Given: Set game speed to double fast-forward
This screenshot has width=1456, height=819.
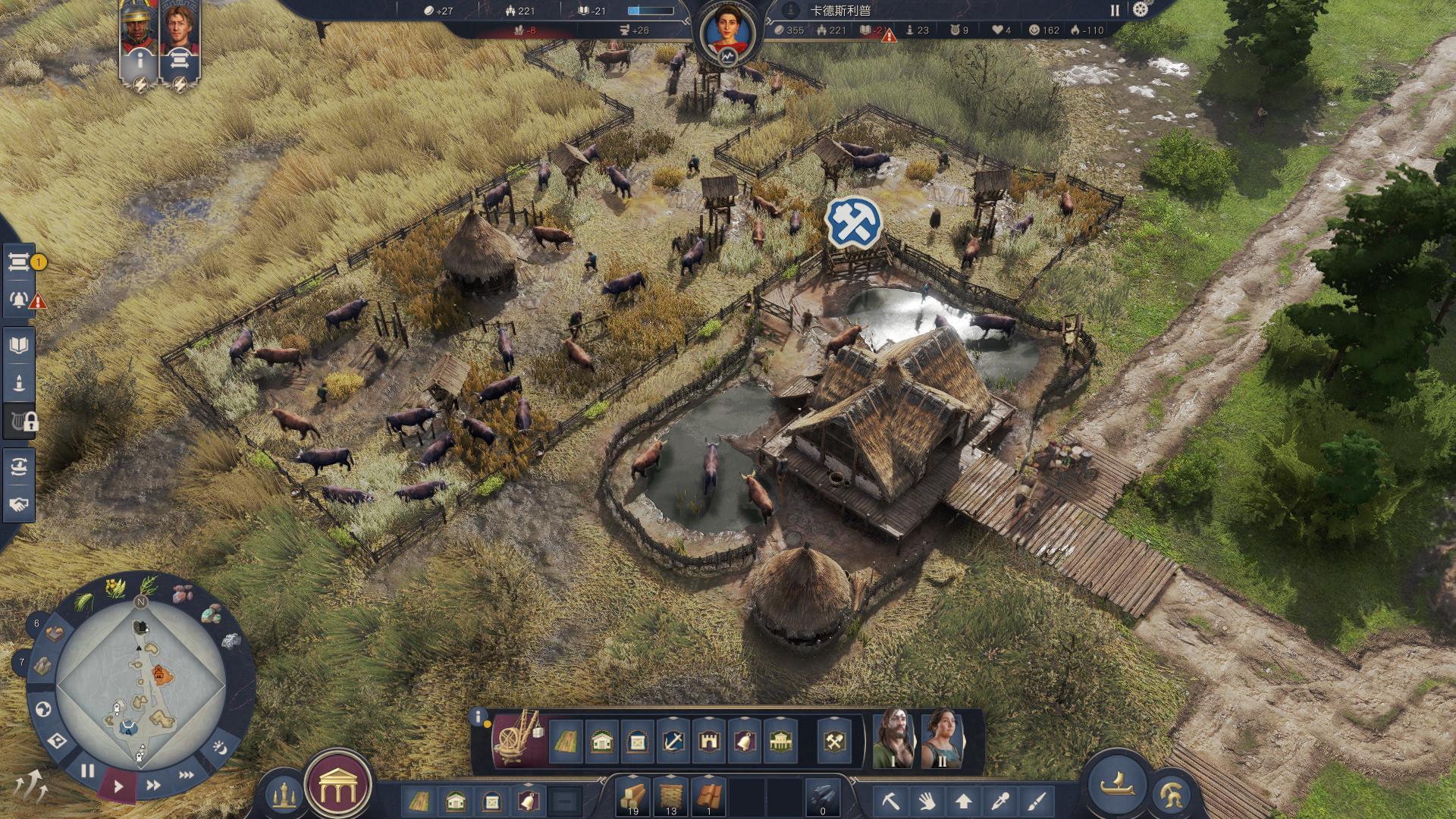Looking at the screenshot, I should (154, 786).
